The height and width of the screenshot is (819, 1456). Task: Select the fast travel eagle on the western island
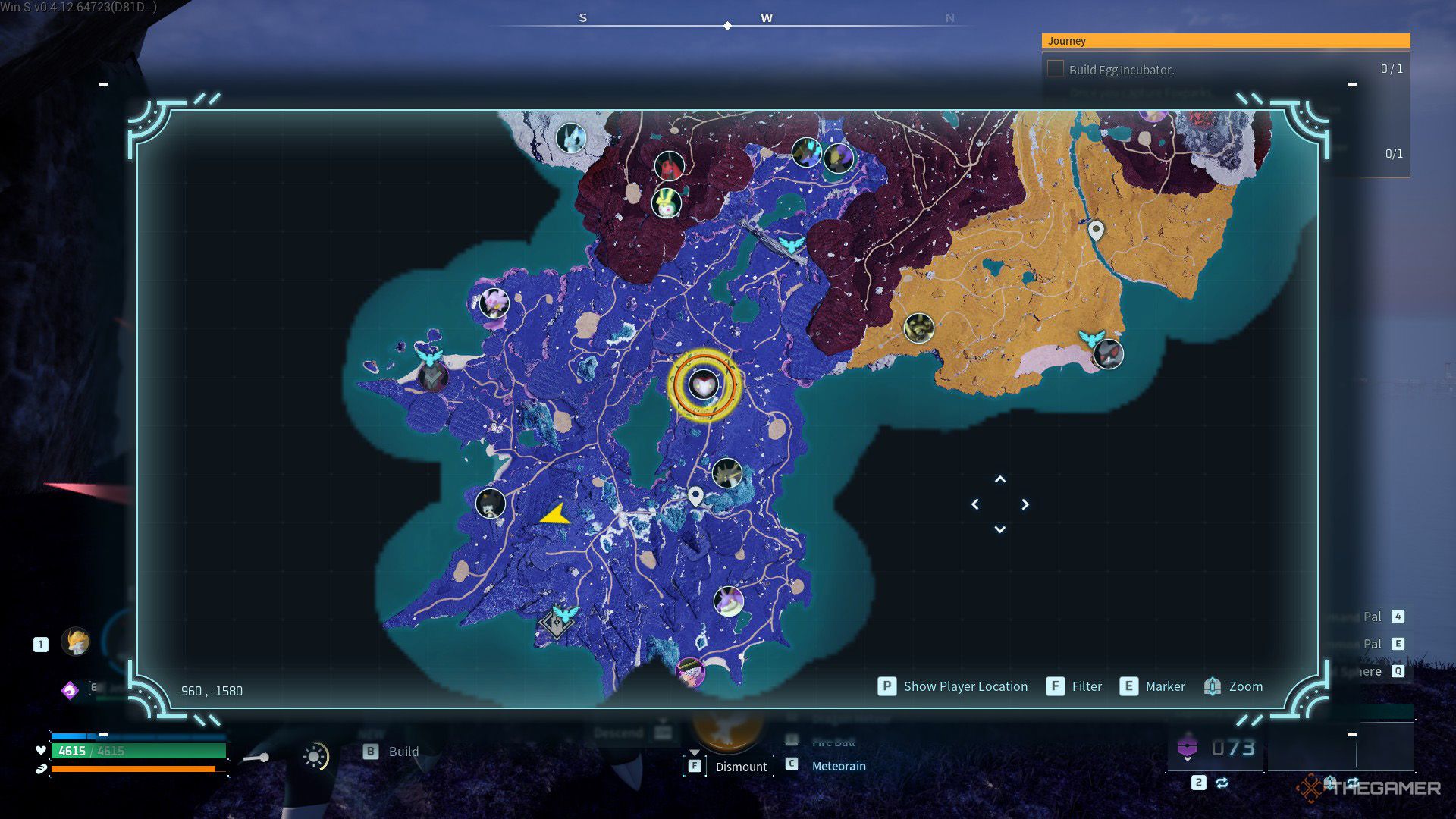coord(429,355)
